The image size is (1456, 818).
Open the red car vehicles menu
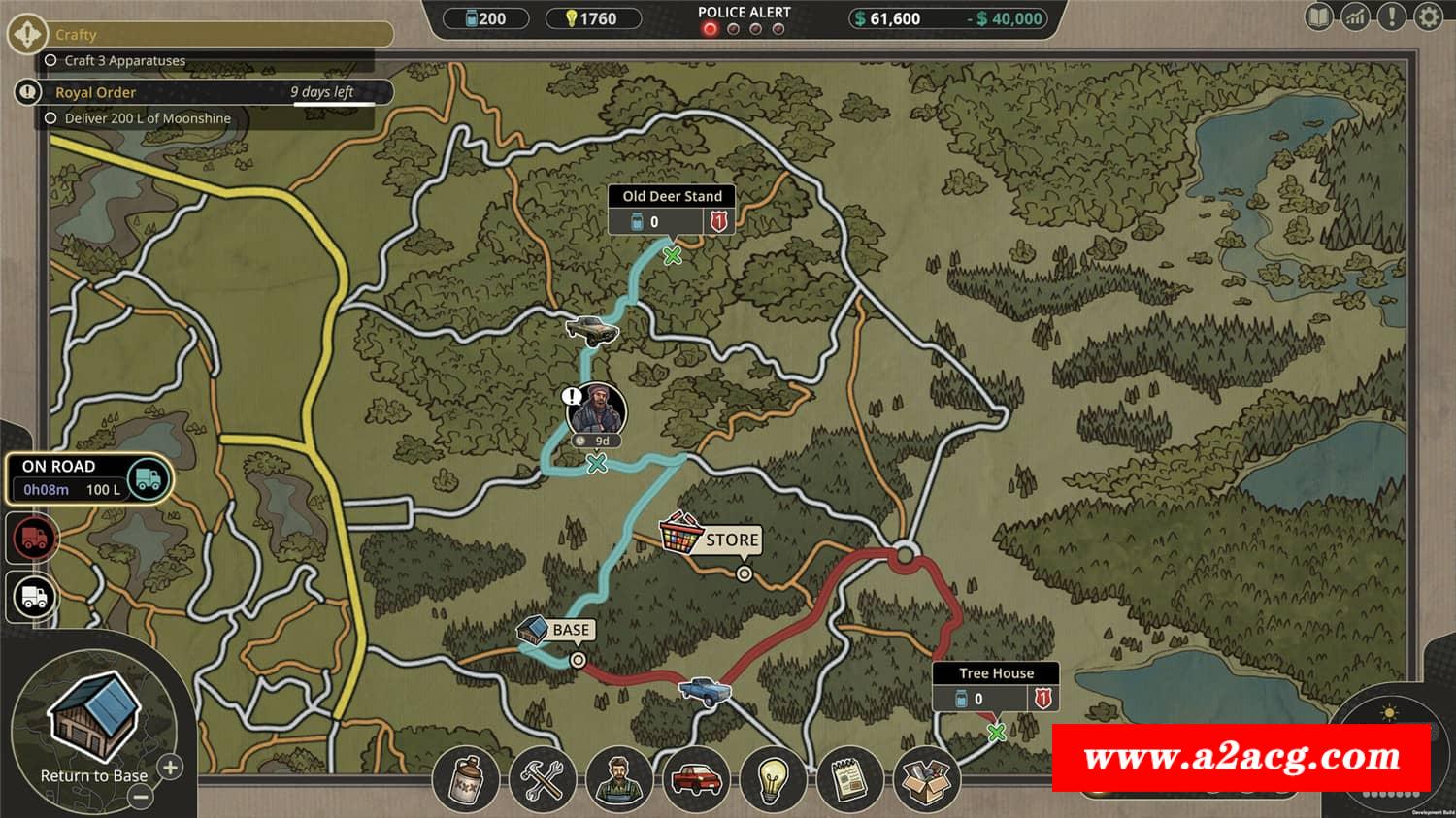click(x=695, y=779)
